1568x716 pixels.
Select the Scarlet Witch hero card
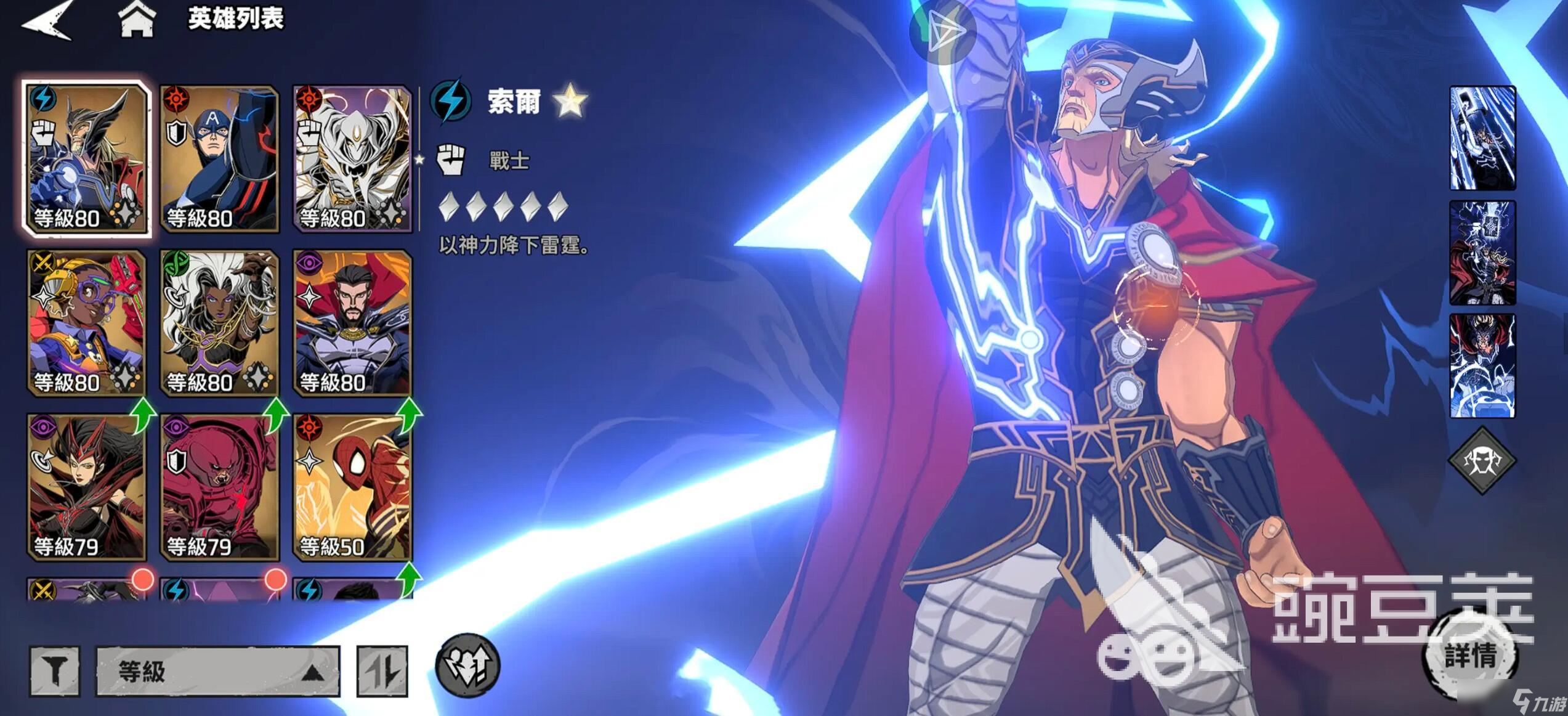86,487
